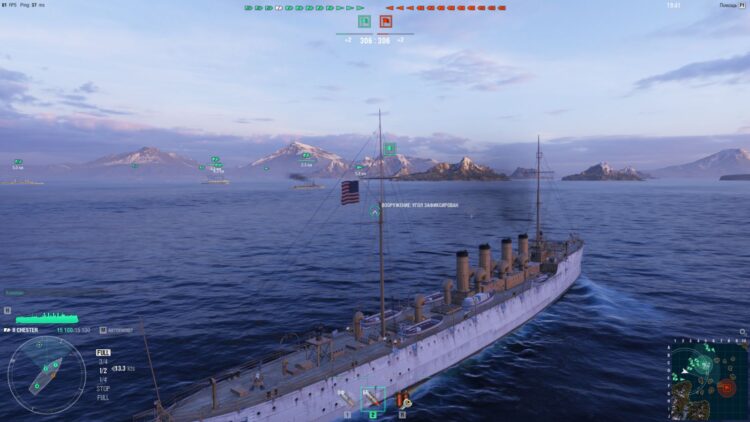Image resolution: width=750 pixels, height=422 pixels.
Task: Activate the Damage Control Party consumable
Action: coord(403,400)
